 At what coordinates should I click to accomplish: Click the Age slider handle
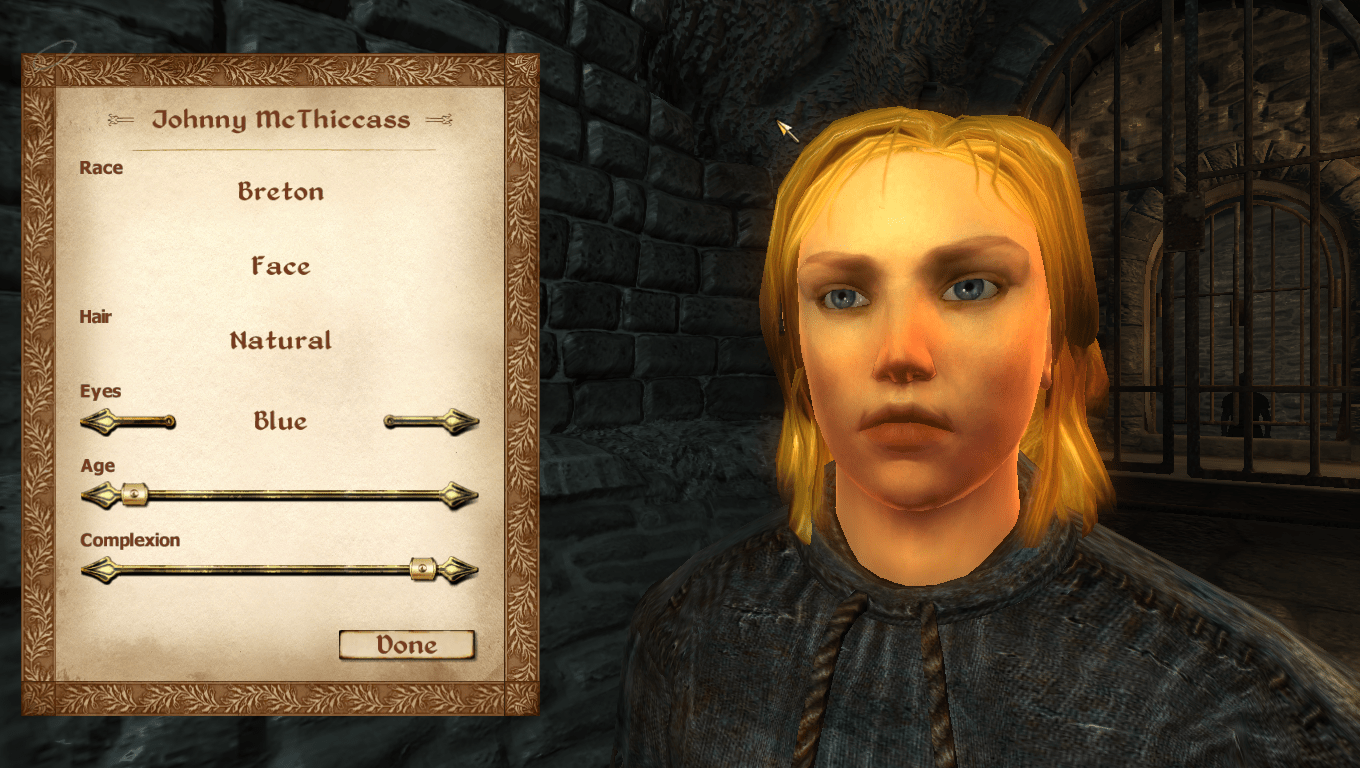[x=133, y=494]
